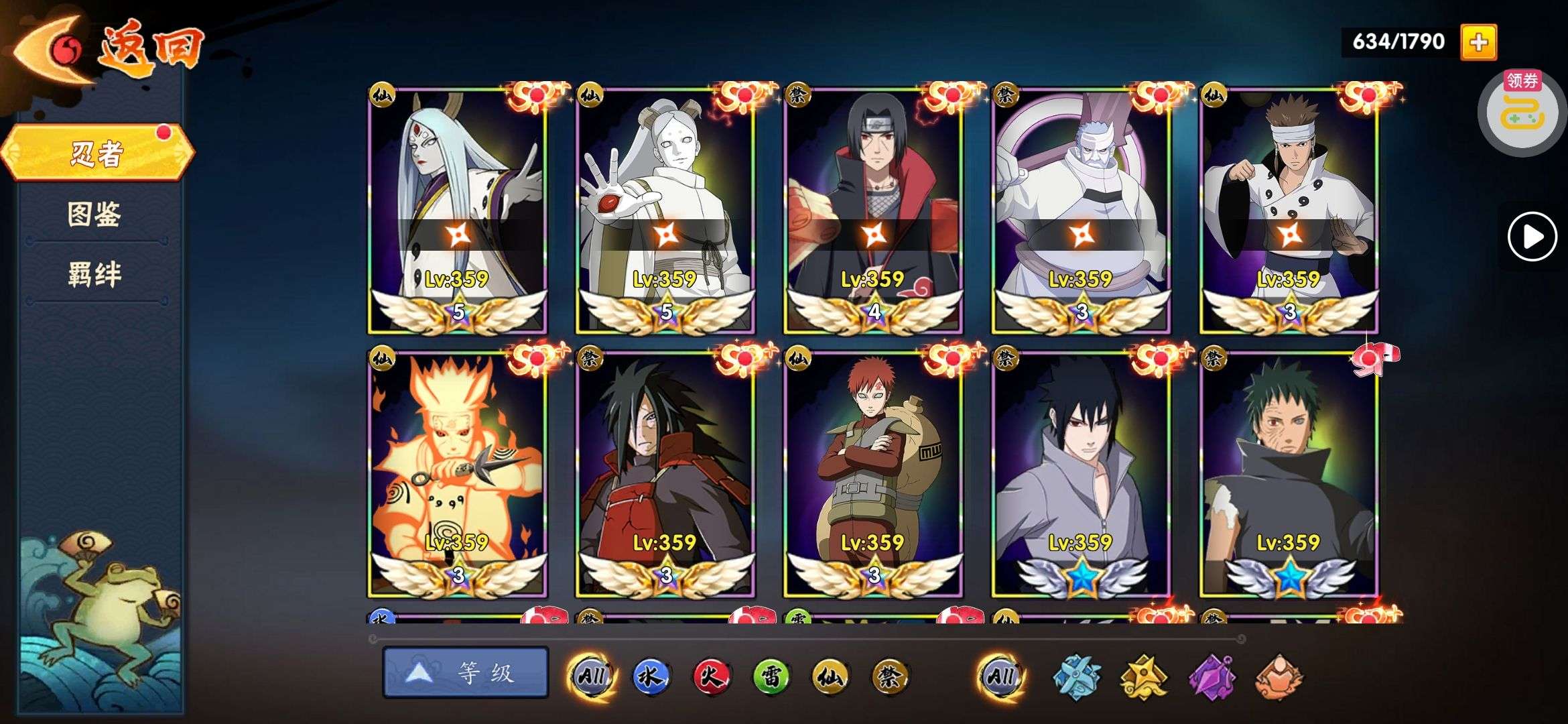Switch to the 忍者 tab

(97, 153)
